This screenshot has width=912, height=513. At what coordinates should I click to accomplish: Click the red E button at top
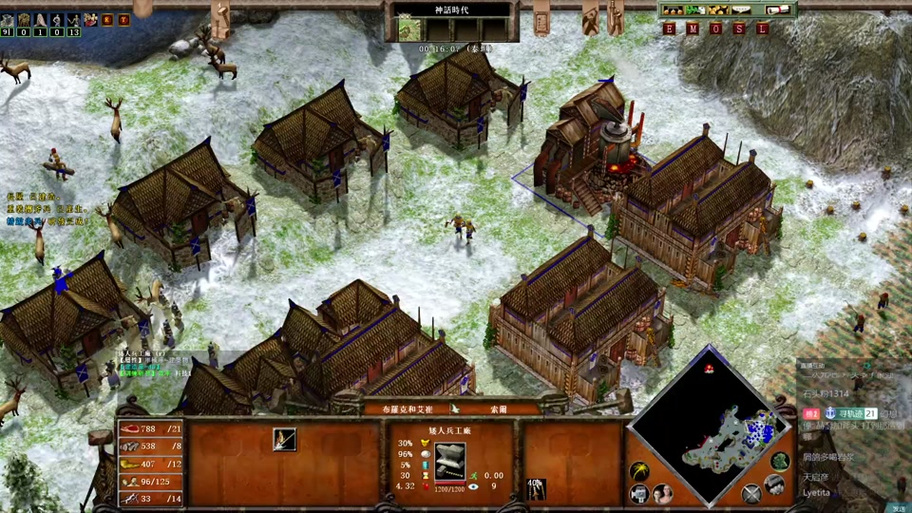point(669,29)
